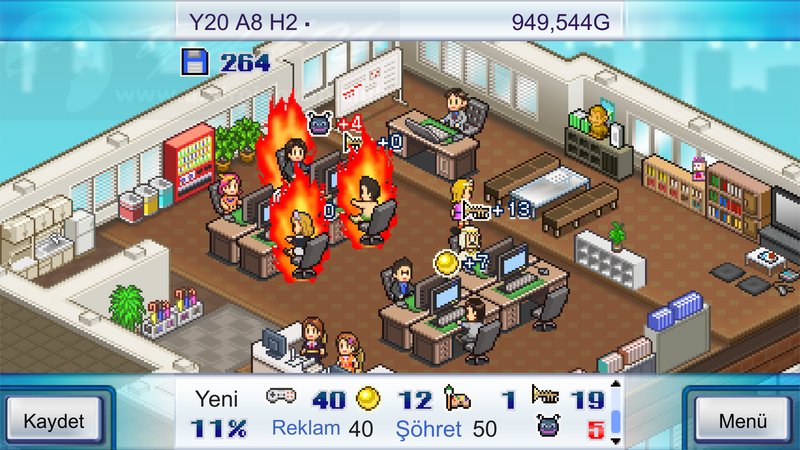Click the status panel's up scroll arrow
800x450 pixels.
pyautogui.click(x=615, y=384)
